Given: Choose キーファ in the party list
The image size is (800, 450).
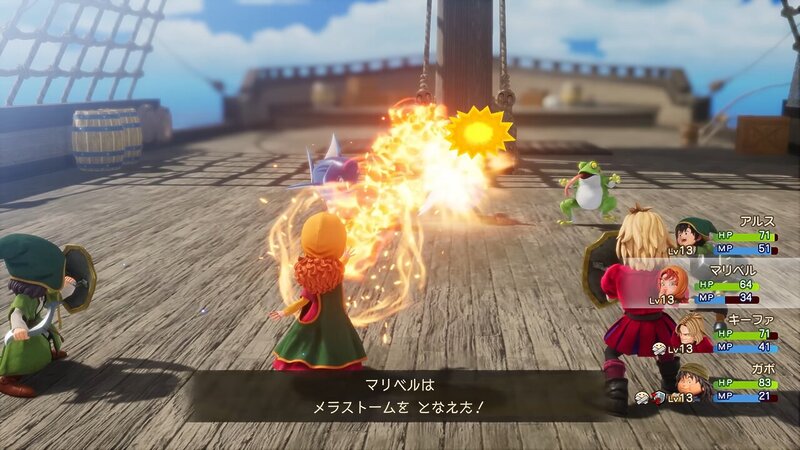Looking at the screenshot, I should (x=726, y=334).
